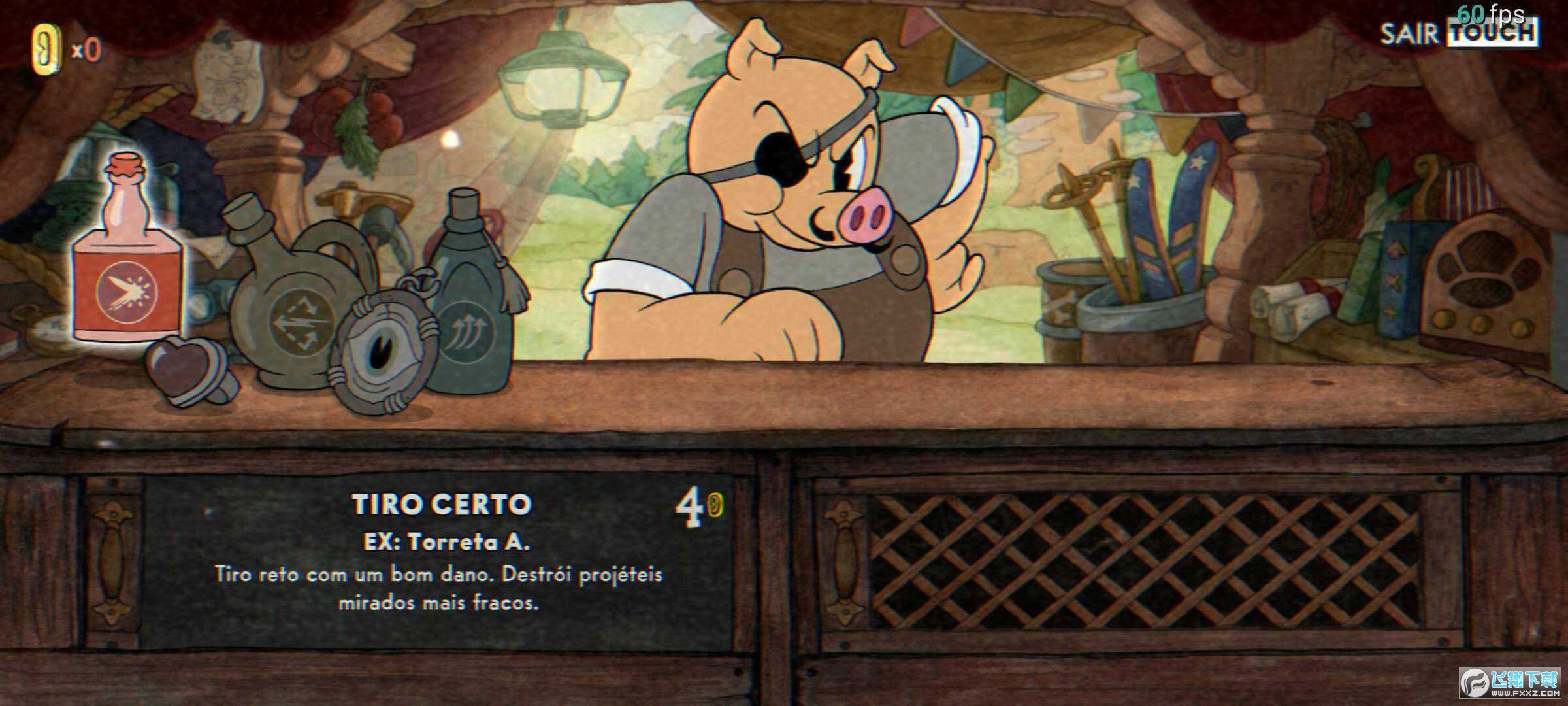Toggle the TOUCH controls button
1568x706 pixels.
[x=1492, y=33]
